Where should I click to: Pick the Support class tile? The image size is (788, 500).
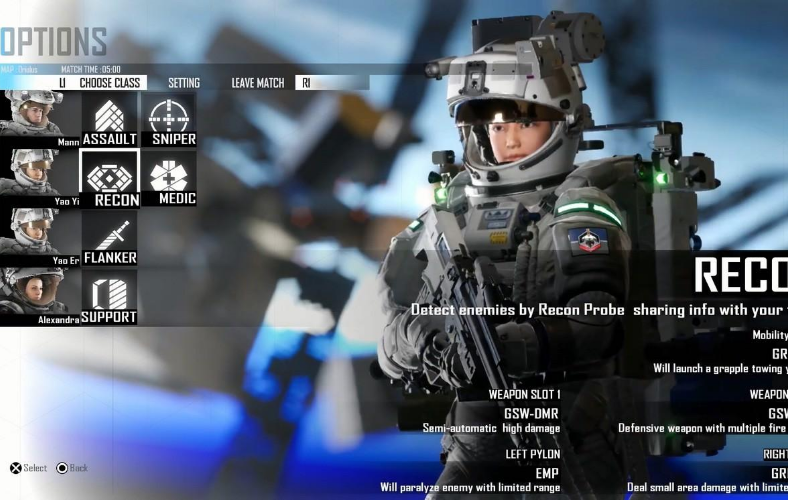pos(109,297)
